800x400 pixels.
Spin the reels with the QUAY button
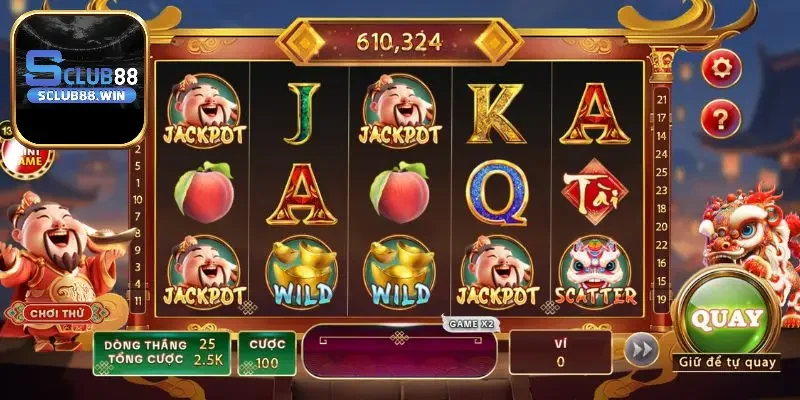point(727,319)
